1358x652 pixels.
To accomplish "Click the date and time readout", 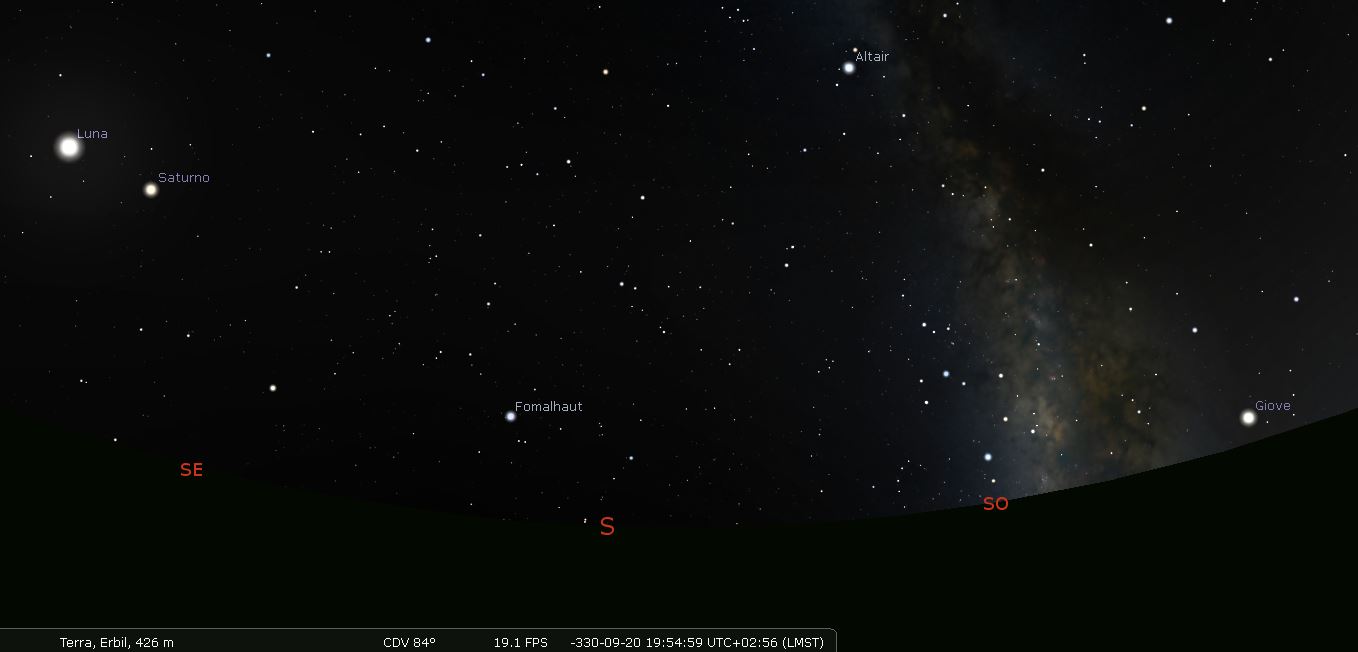I will [696, 642].
